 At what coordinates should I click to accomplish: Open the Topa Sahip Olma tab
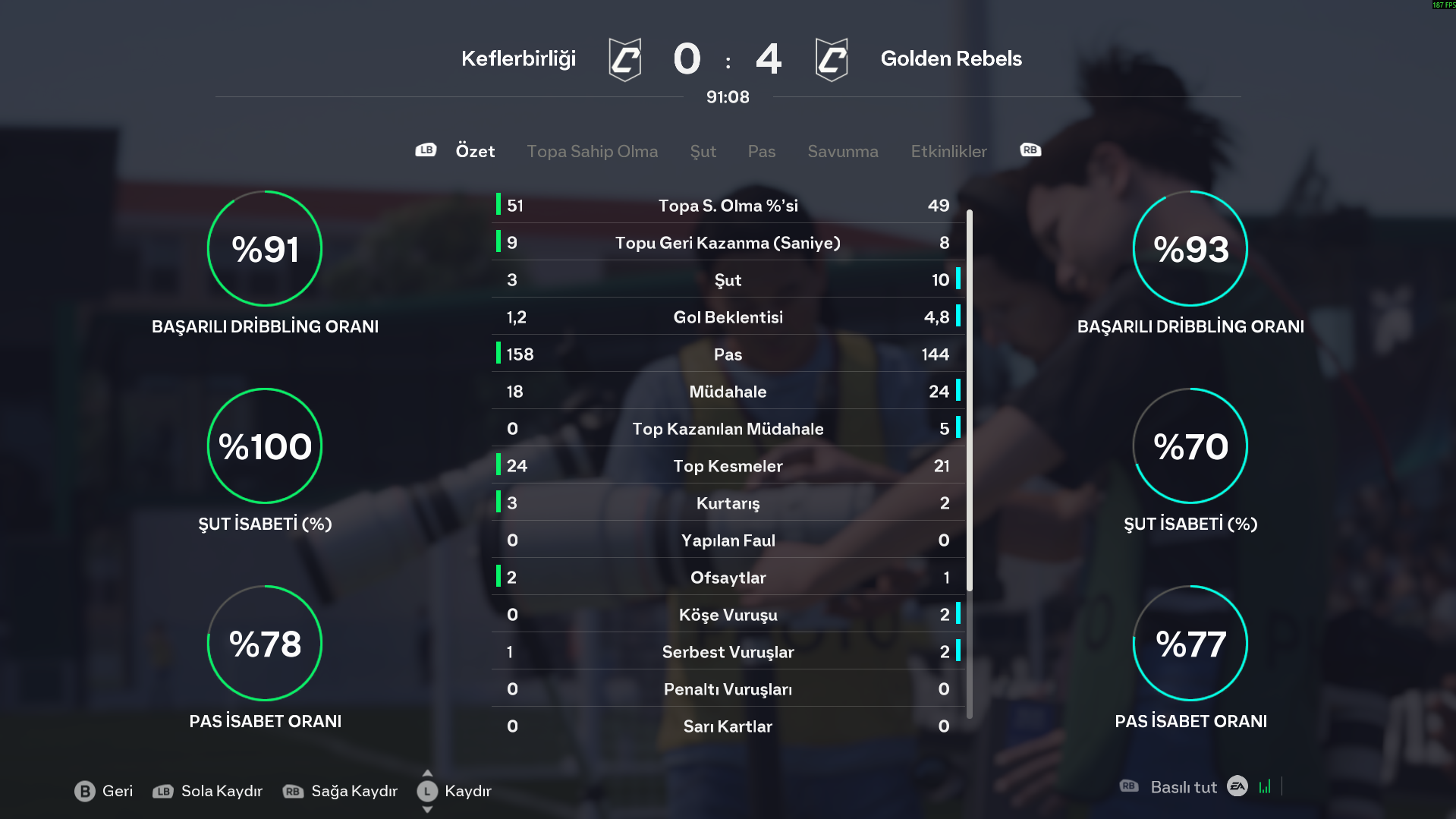[x=592, y=151]
